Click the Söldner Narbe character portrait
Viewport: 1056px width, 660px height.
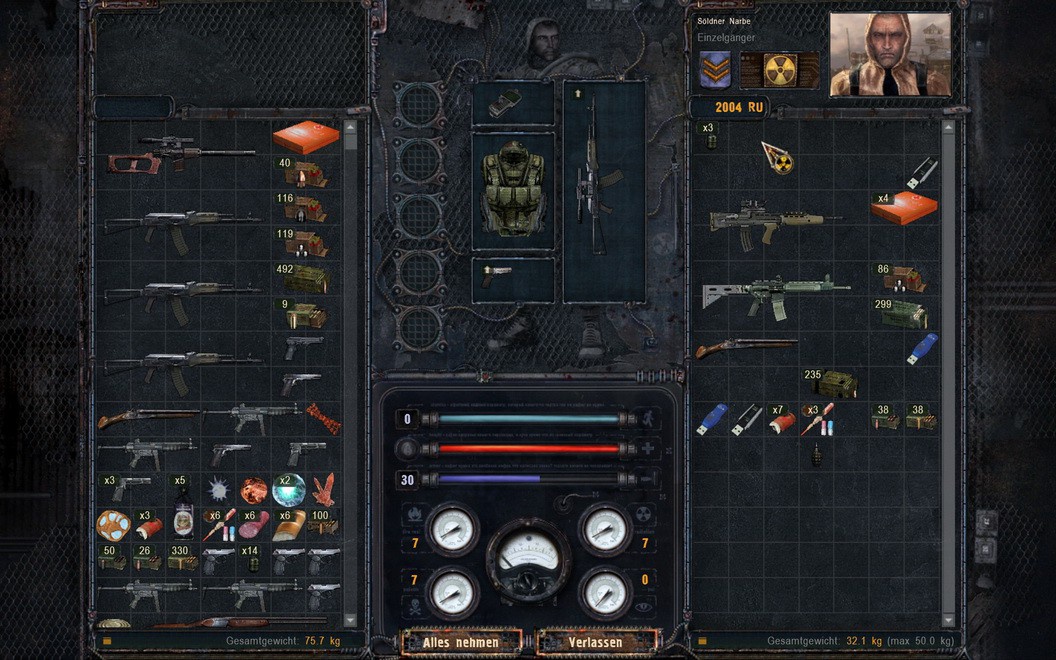(x=889, y=54)
